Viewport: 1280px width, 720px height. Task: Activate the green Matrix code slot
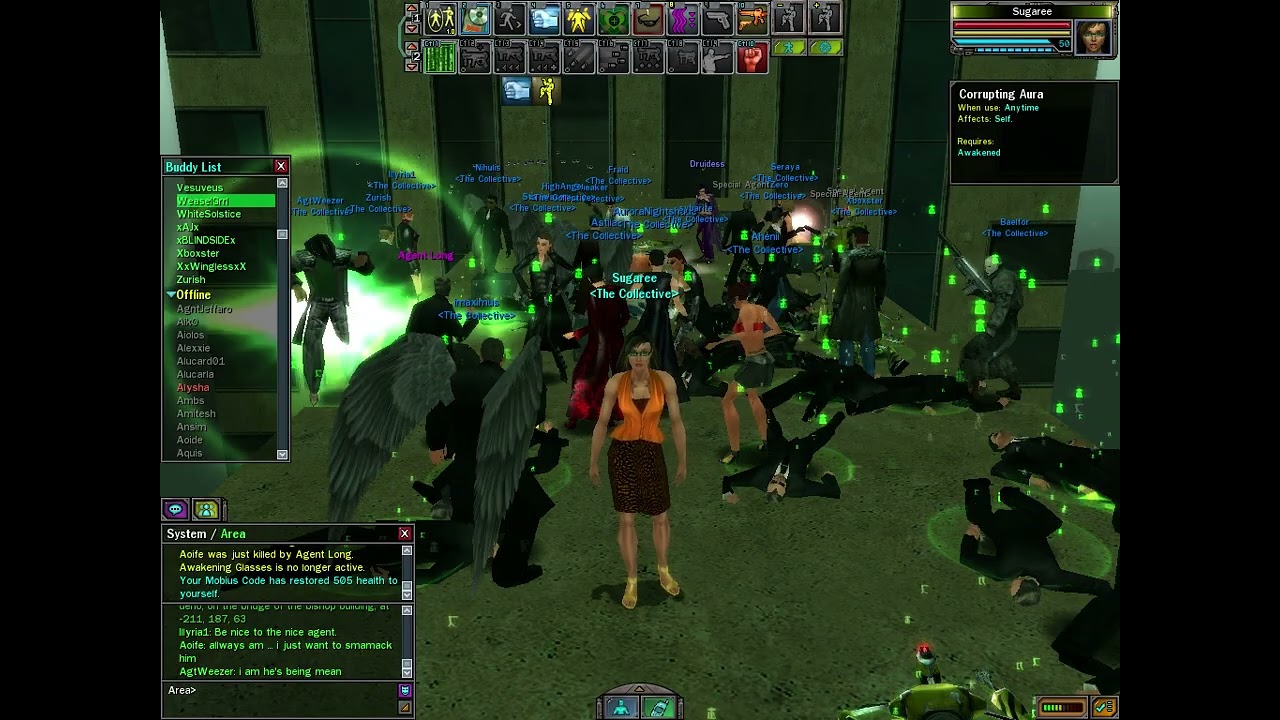(x=440, y=58)
